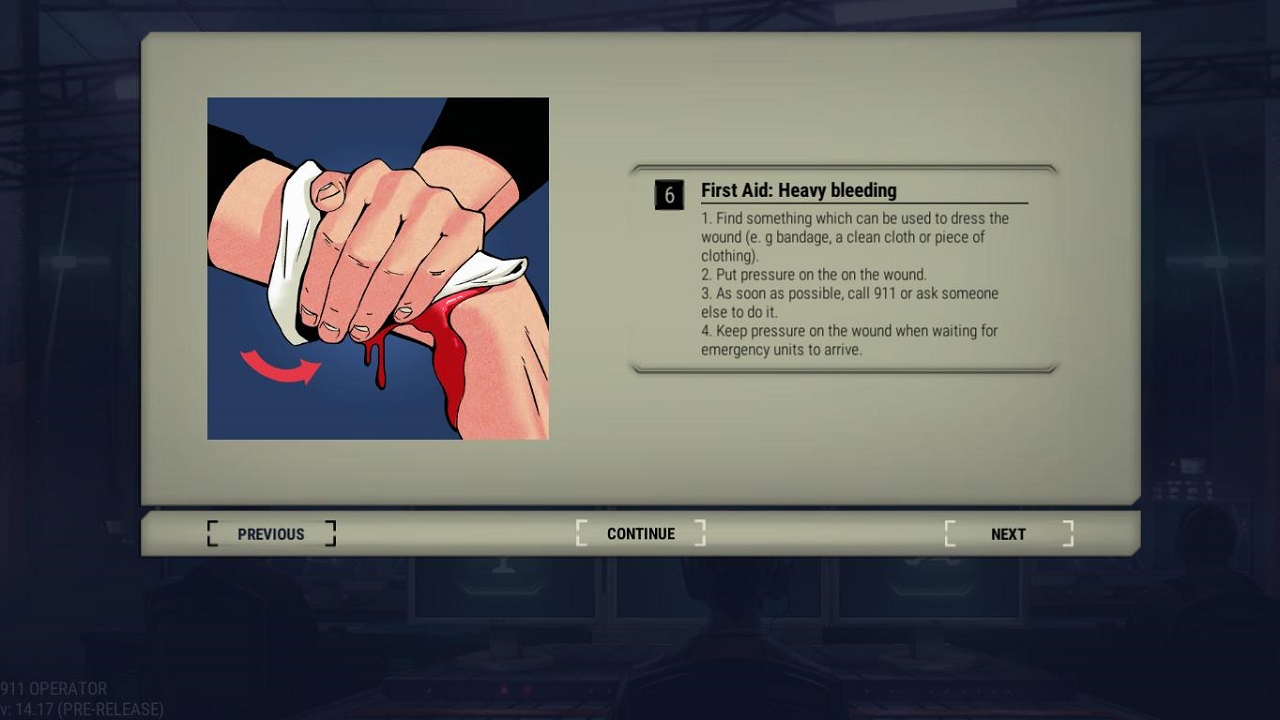The width and height of the screenshot is (1280, 720).
Task: Click Continue to proceed
Action: click(x=641, y=534)
